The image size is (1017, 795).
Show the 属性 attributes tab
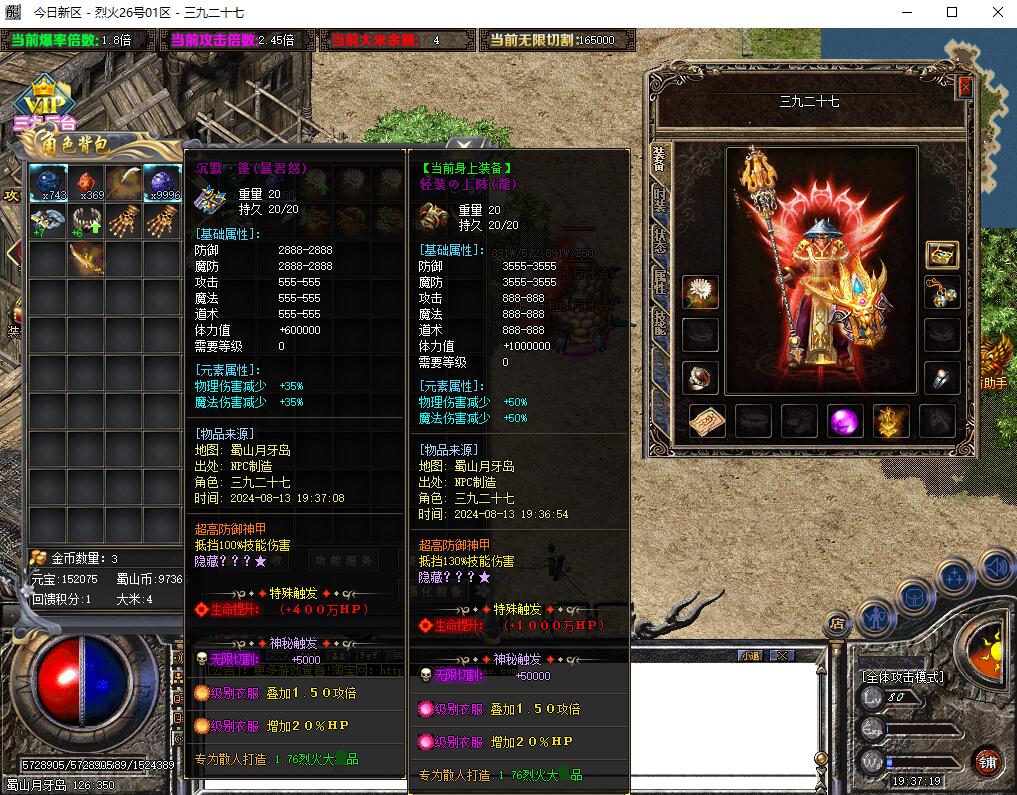tap(660, 281)
